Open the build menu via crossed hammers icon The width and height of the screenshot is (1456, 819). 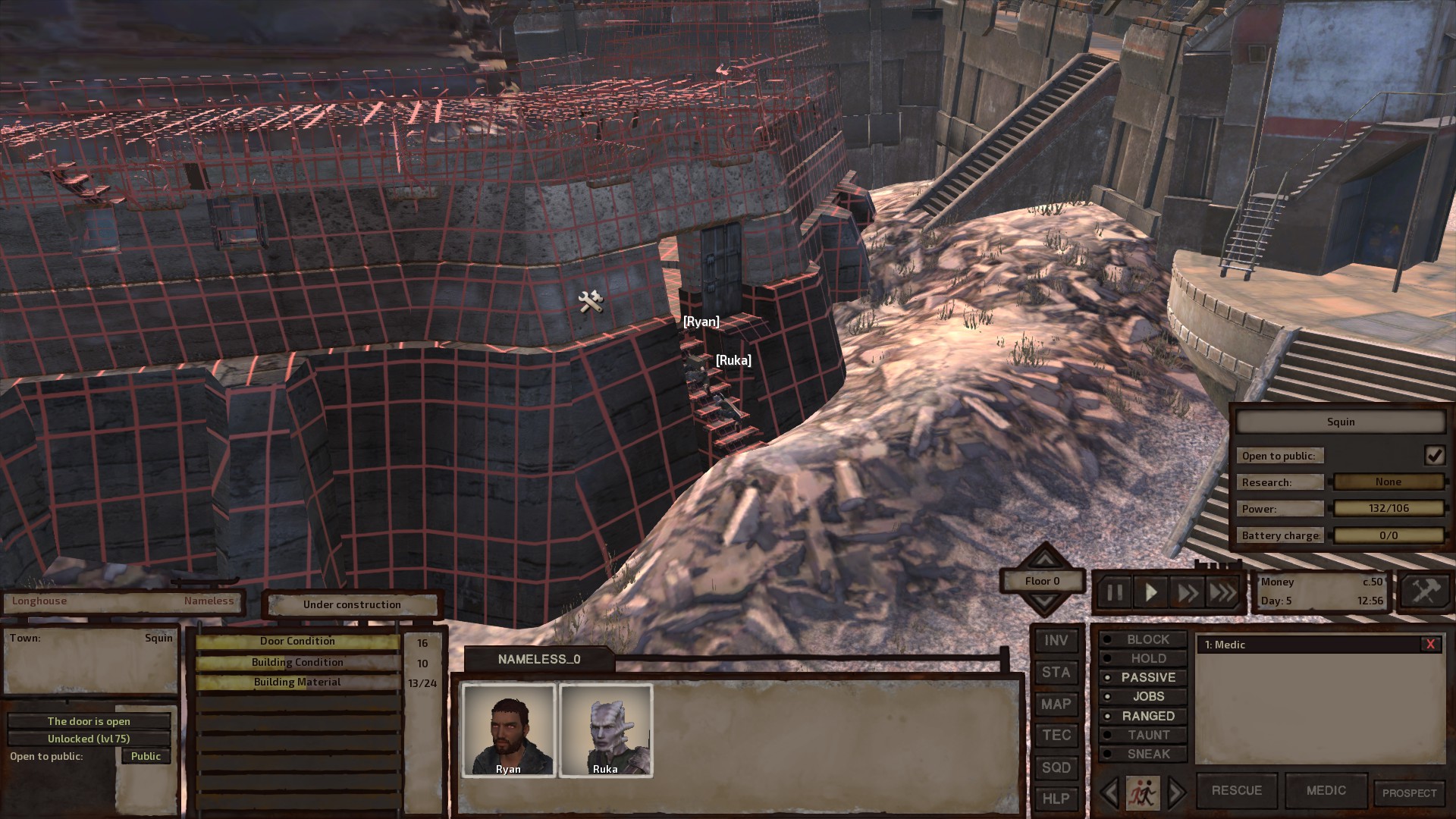(x=1424, y=591)
